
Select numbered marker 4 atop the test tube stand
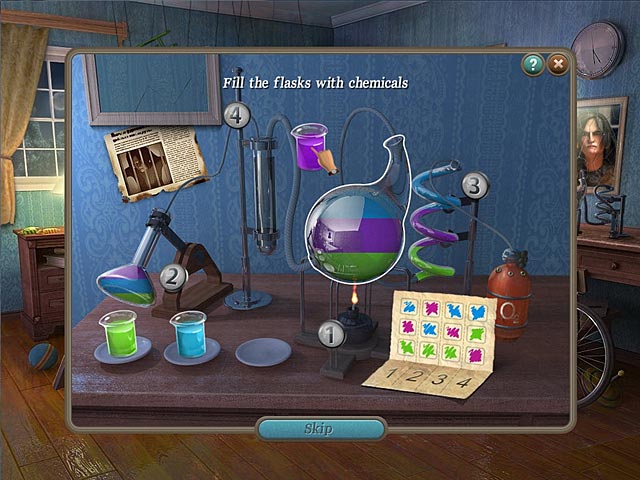click(237, 115)
